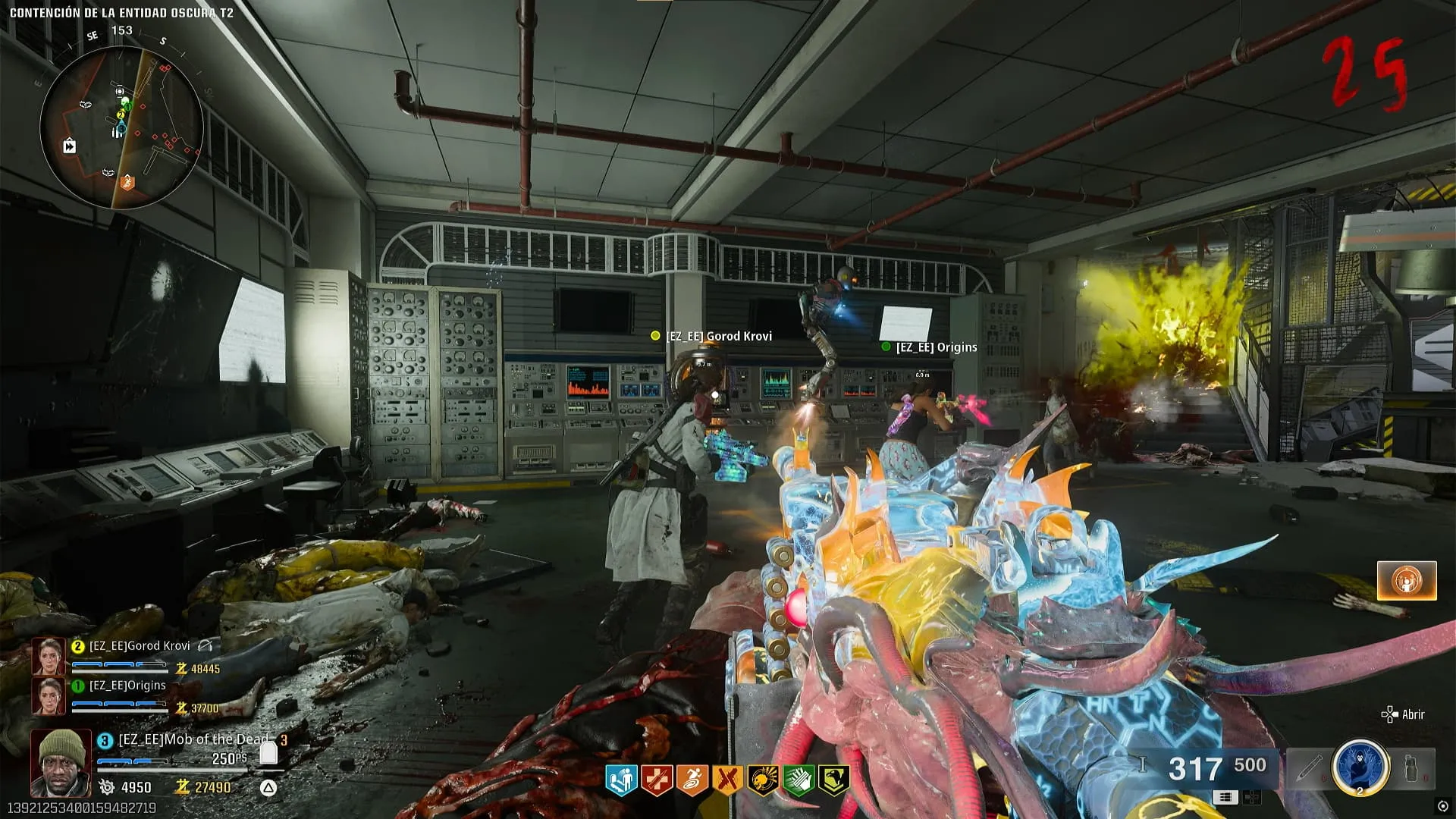The height and width of the screenshot is (819, 1456).
Task: Click the salvage gear icon beside 4950
Action: point(107,787)
